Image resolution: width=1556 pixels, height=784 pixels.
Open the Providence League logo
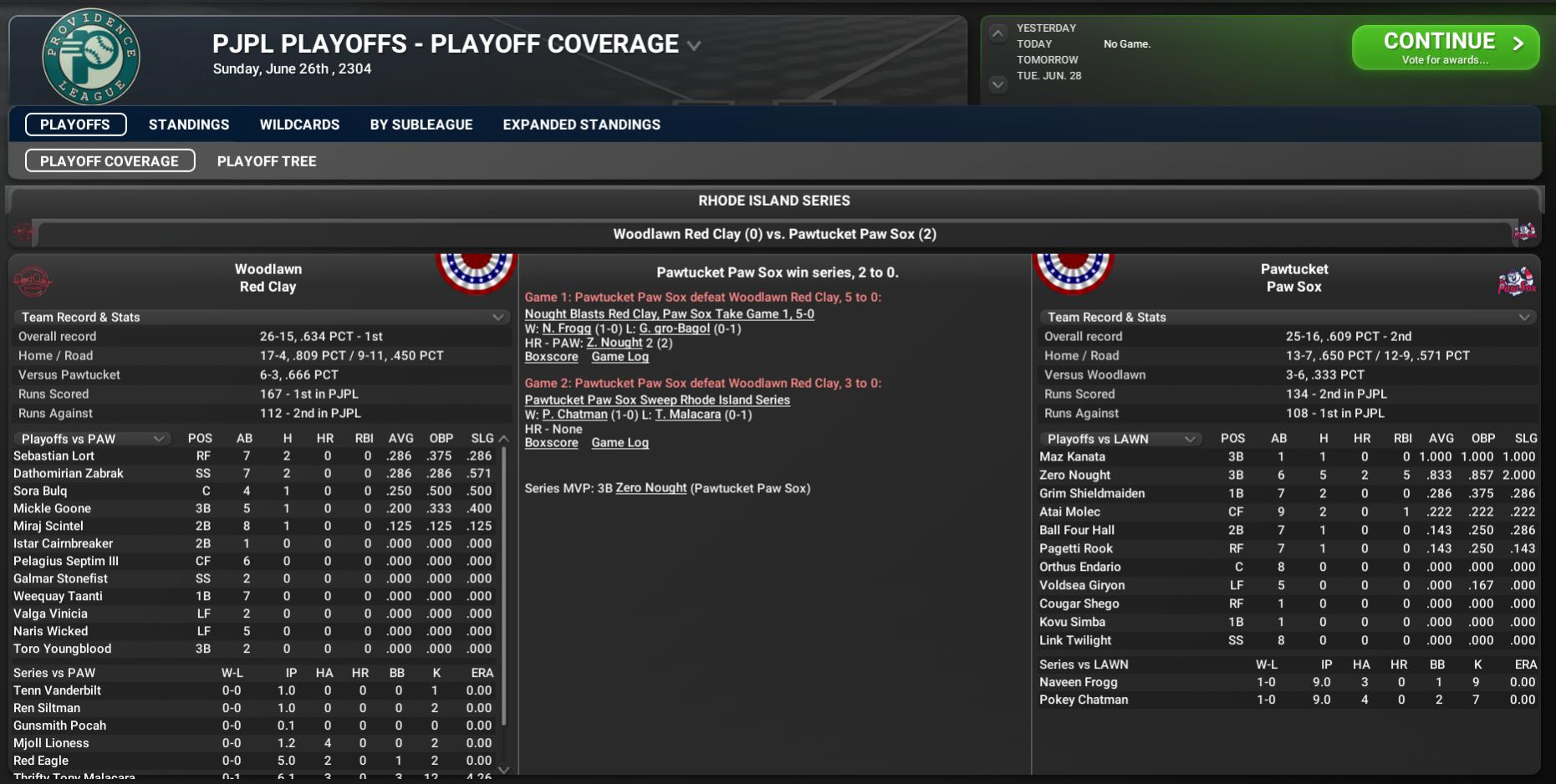tap(90, 57)
